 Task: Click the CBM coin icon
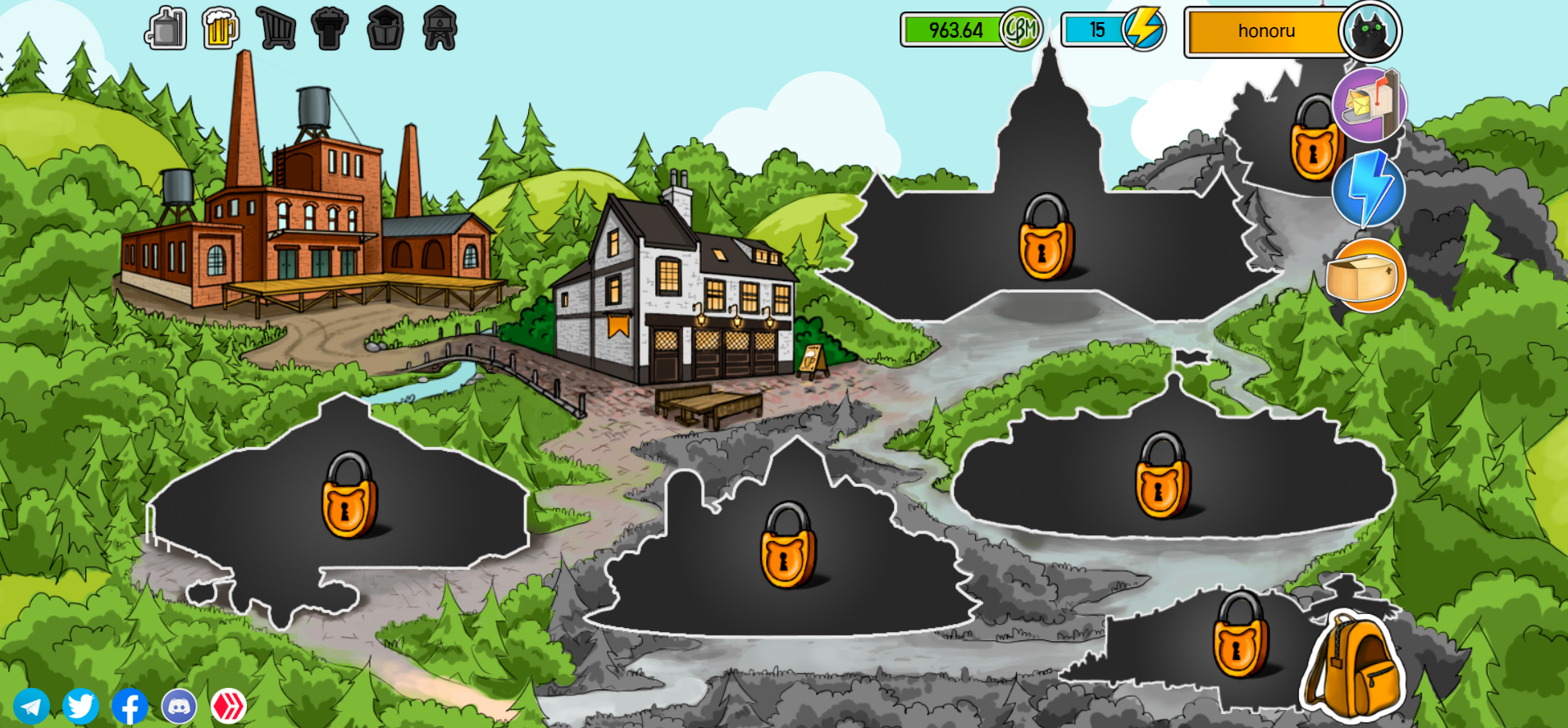click(1021, 30)
